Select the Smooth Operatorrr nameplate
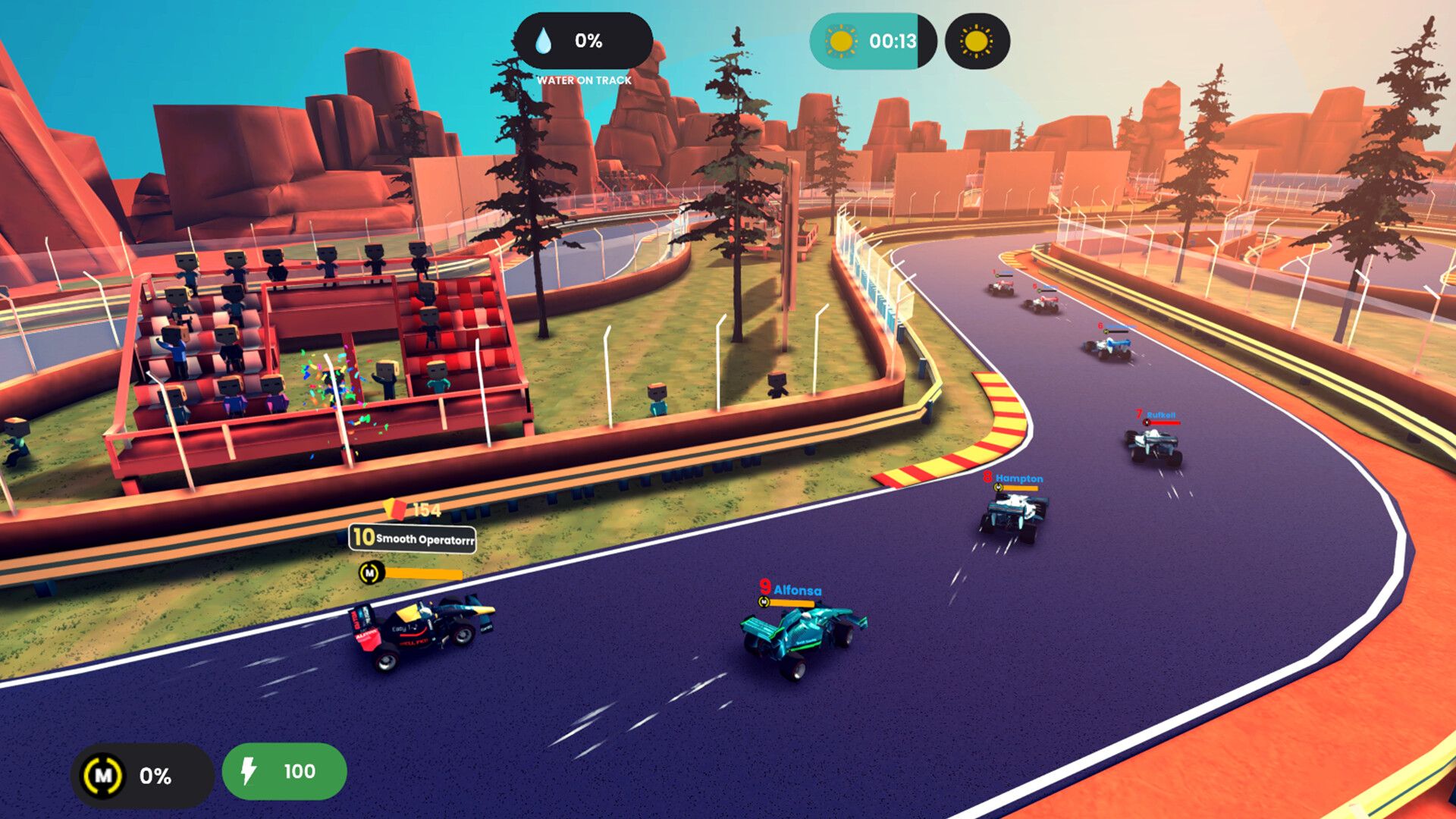Screen dimensions: 1456x819 tap(412, 540)
